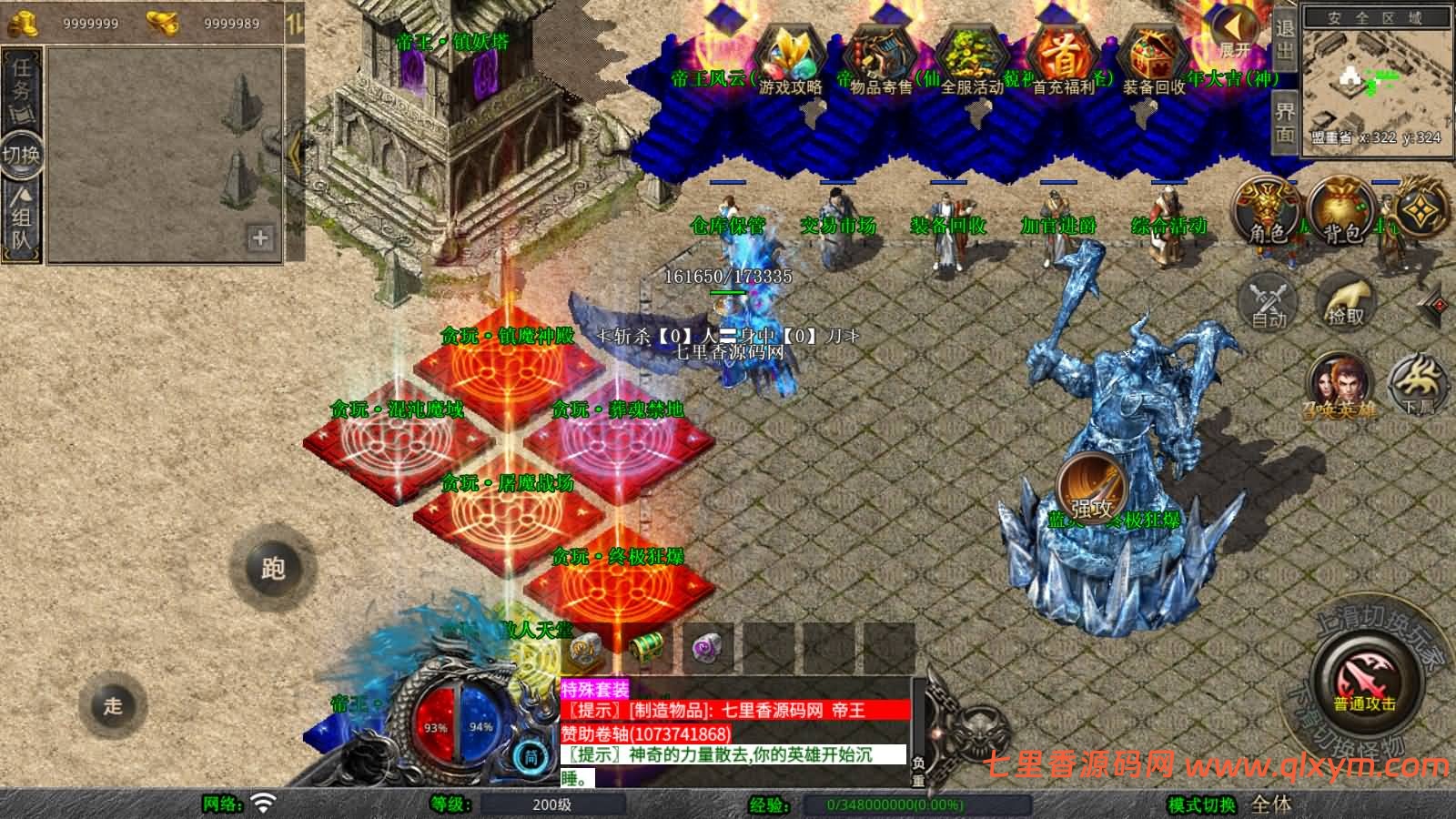
Task: Open the 全服活动 server events icon
Action: tap(971, 60)
